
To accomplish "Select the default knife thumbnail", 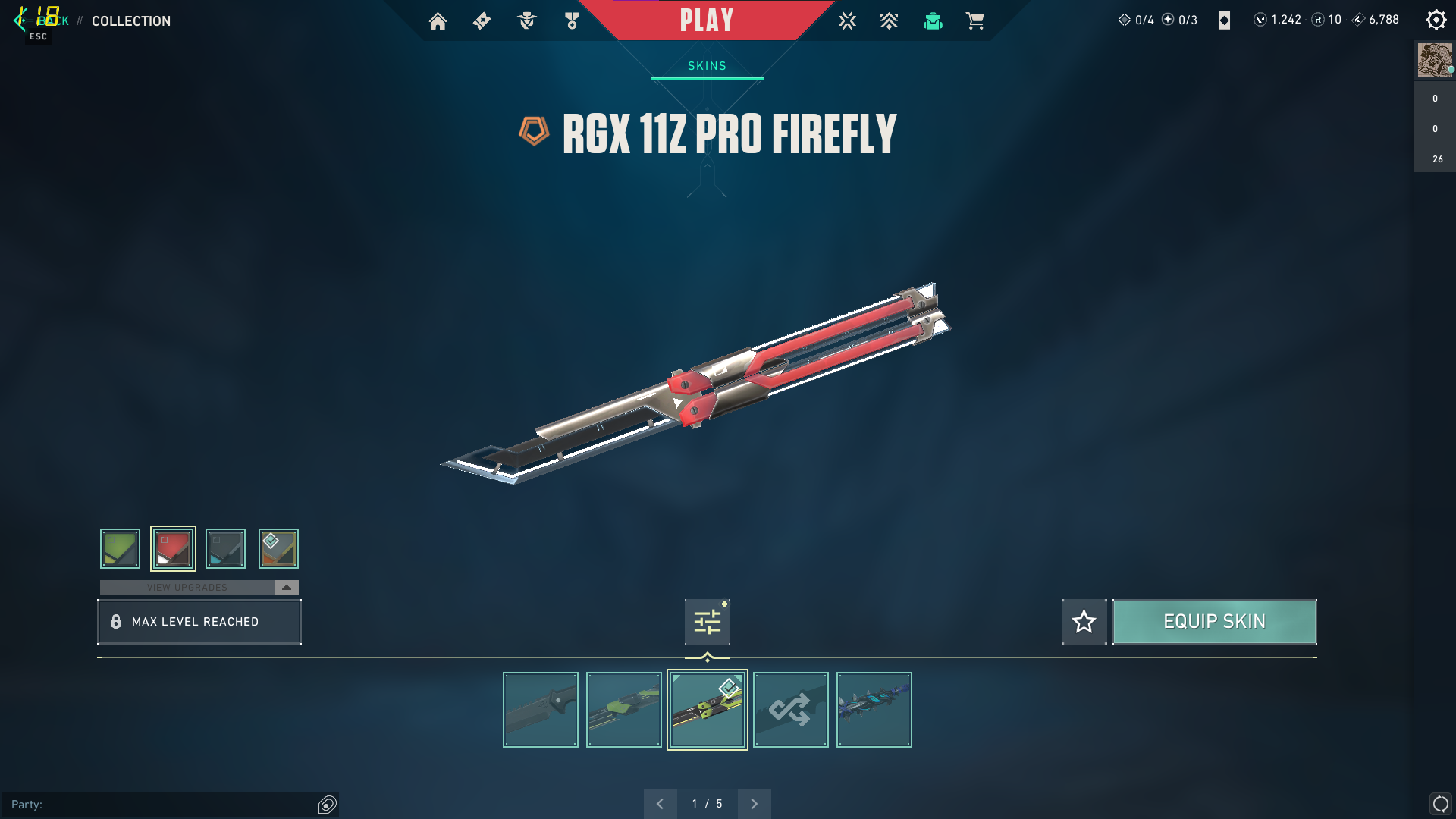I will click(x=540, y=710).
